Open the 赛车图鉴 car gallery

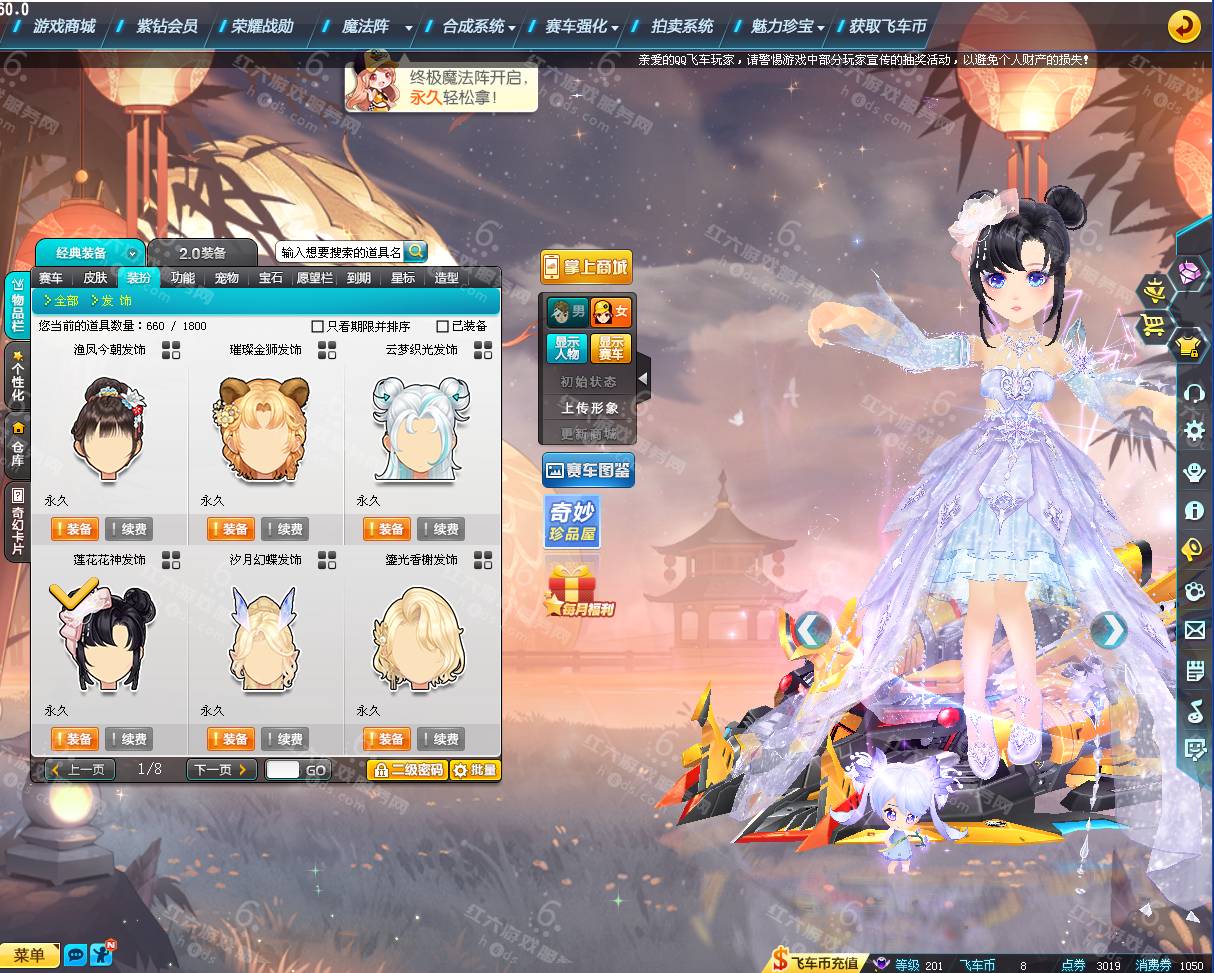tap(588, 470)
